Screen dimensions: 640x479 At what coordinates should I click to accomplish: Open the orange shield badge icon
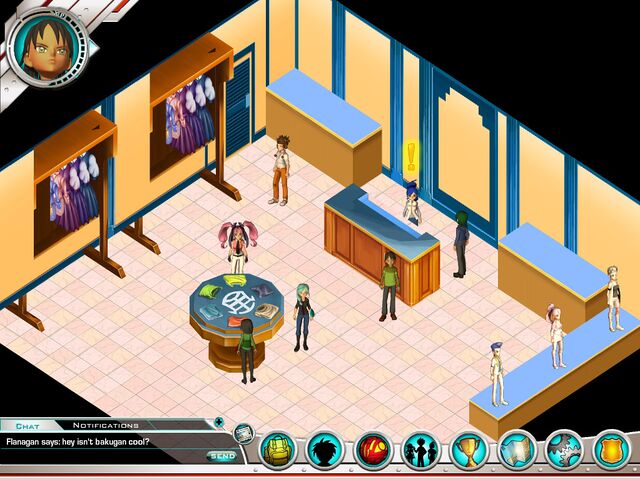click(x=612, y=450)
